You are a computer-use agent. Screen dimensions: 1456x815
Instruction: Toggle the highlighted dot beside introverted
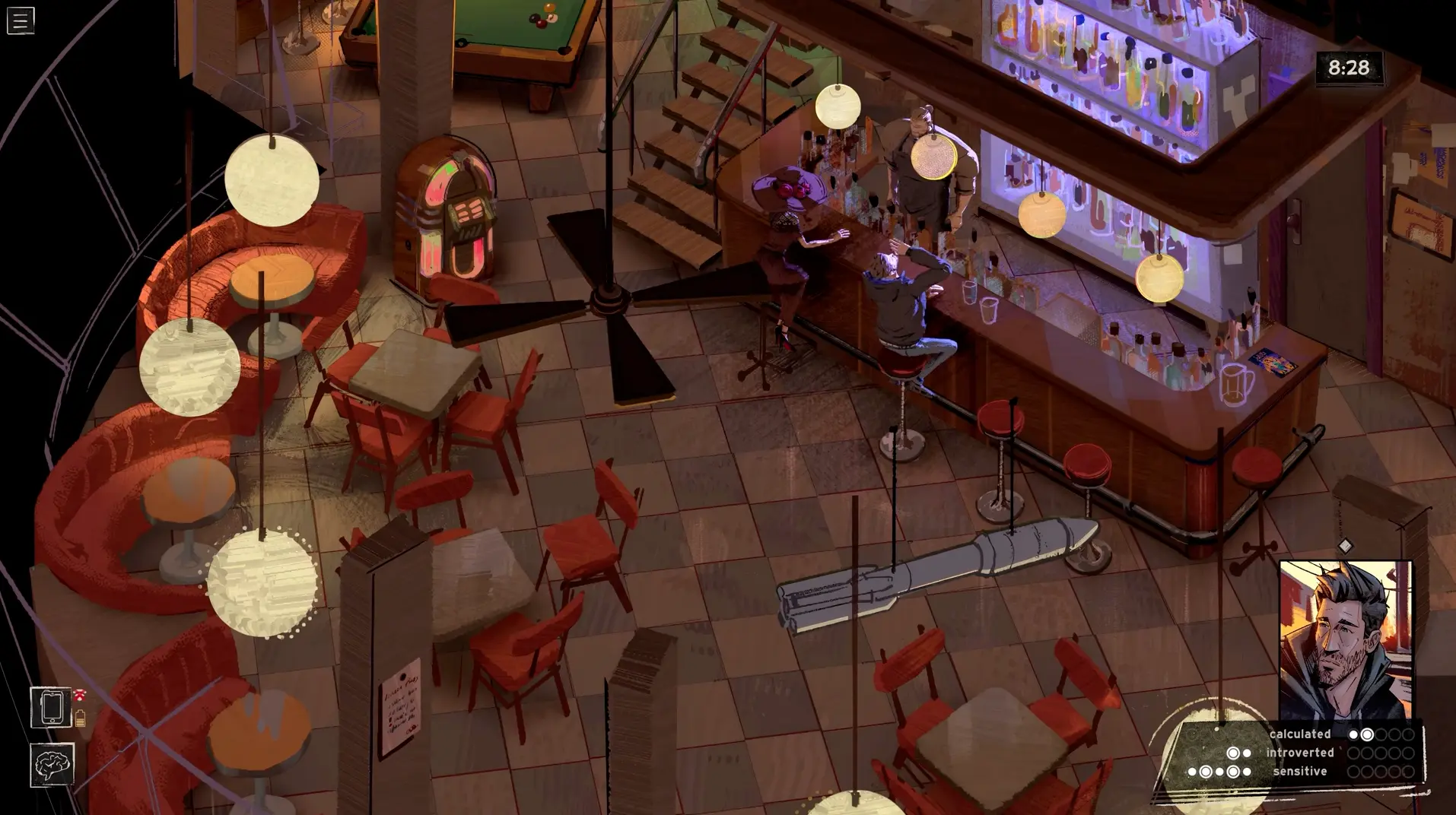[1232, 753]
